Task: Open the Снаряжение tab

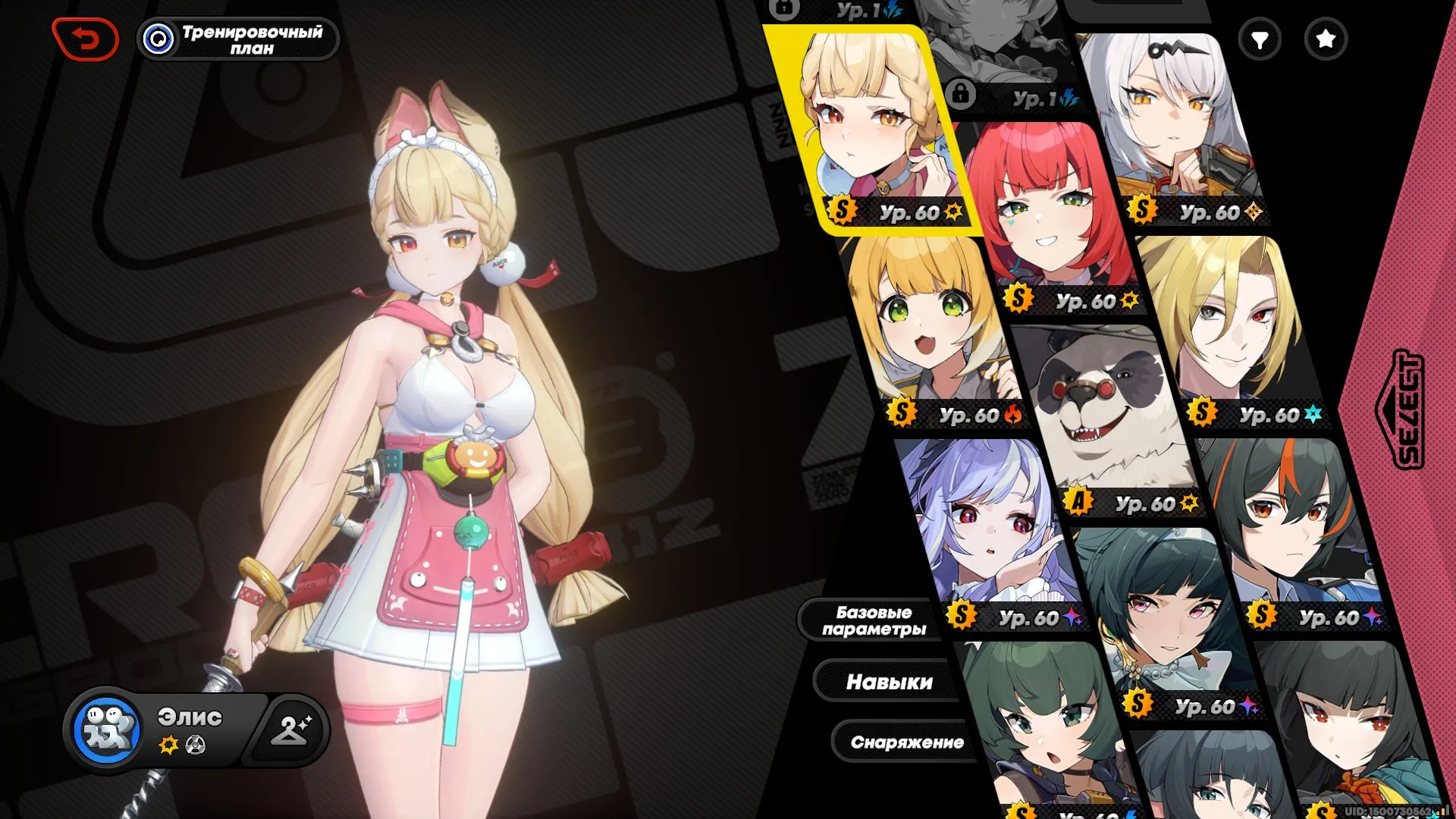Action: (x=908, y=743)
